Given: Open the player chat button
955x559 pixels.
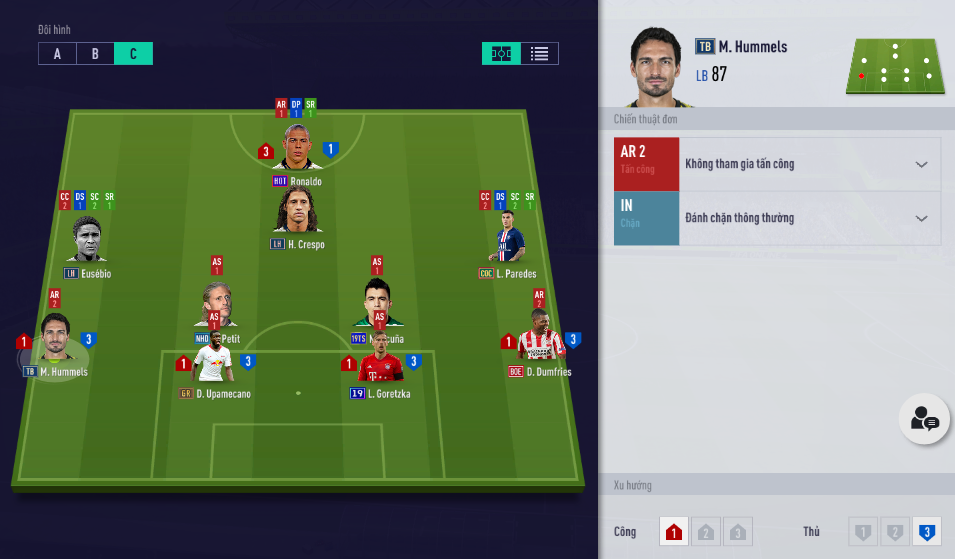Looking at the screenshot, I should point(923,420).
